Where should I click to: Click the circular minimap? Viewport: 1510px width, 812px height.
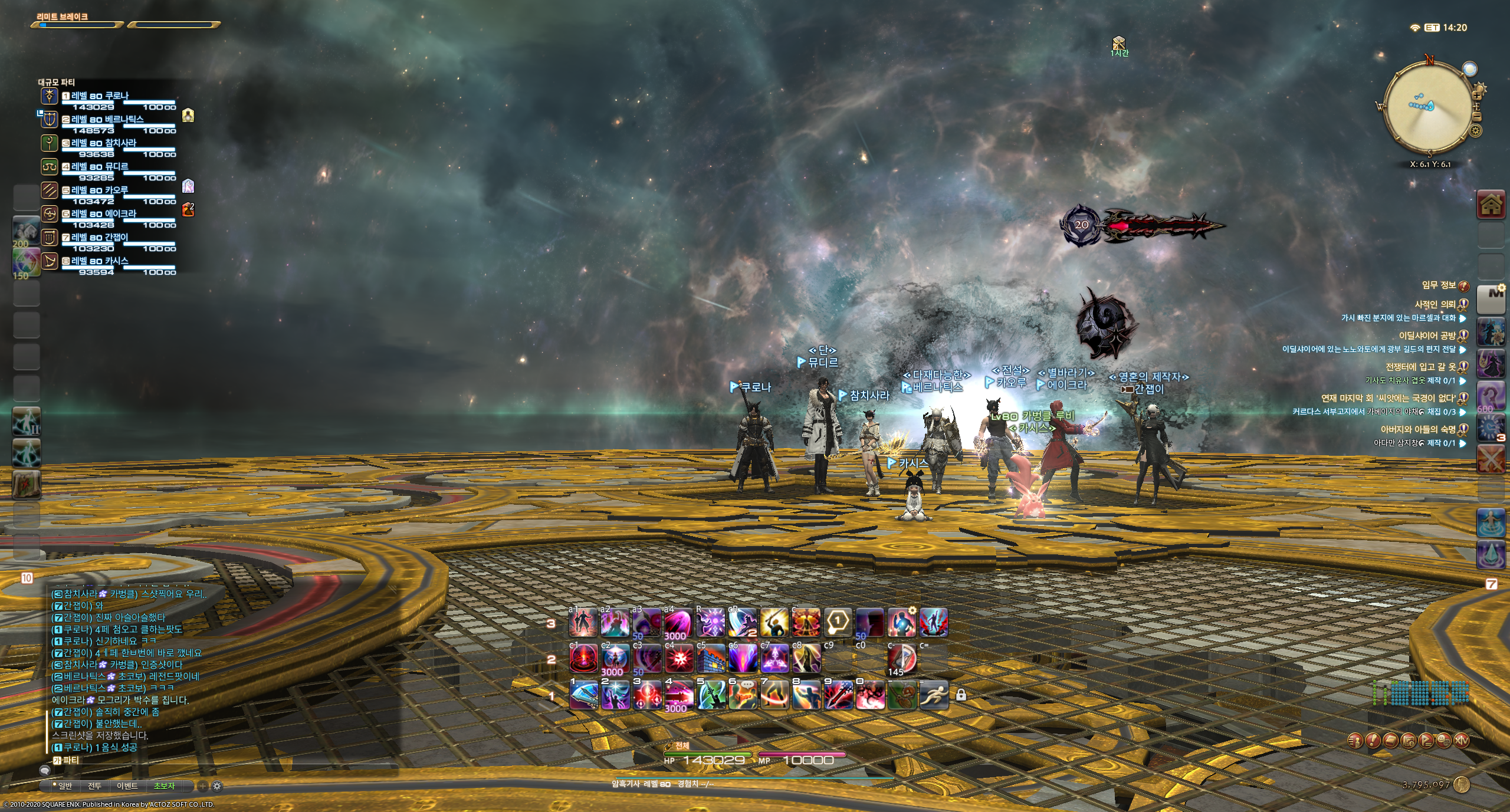[1428, 107]
